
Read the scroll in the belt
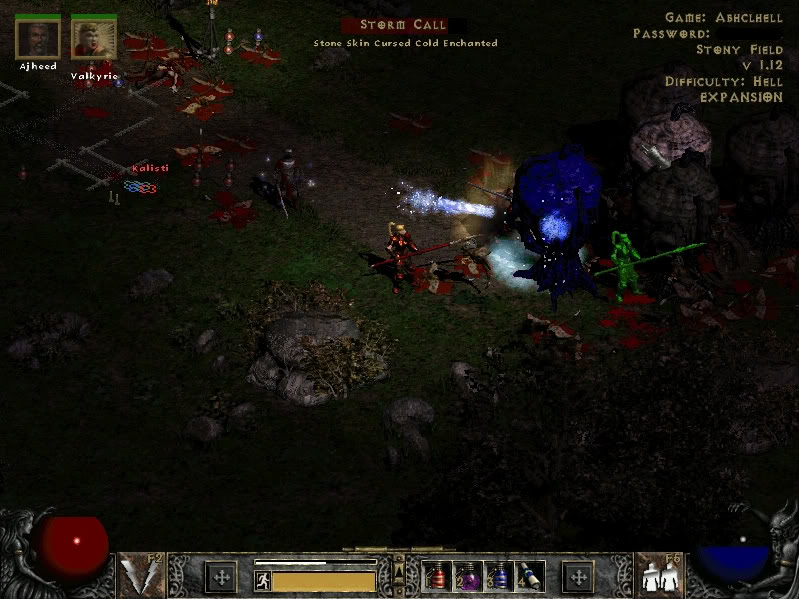528,577
